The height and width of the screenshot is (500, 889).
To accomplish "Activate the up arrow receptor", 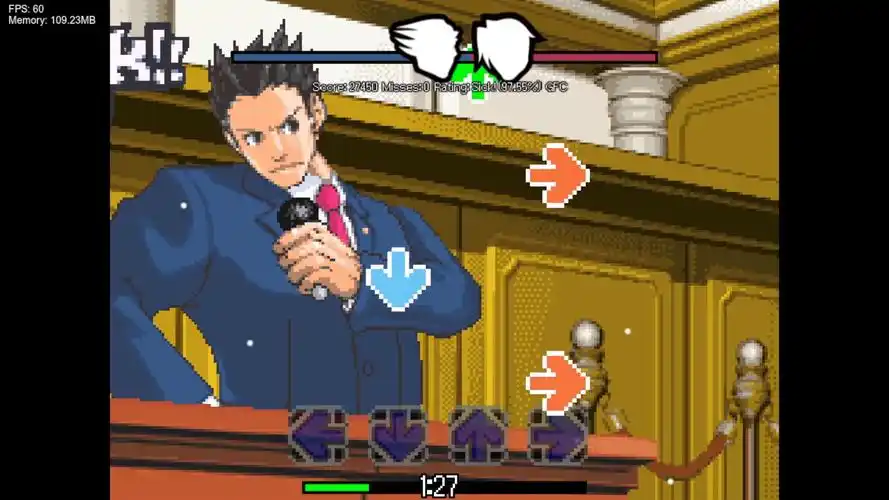I will [x=478, y=435].
